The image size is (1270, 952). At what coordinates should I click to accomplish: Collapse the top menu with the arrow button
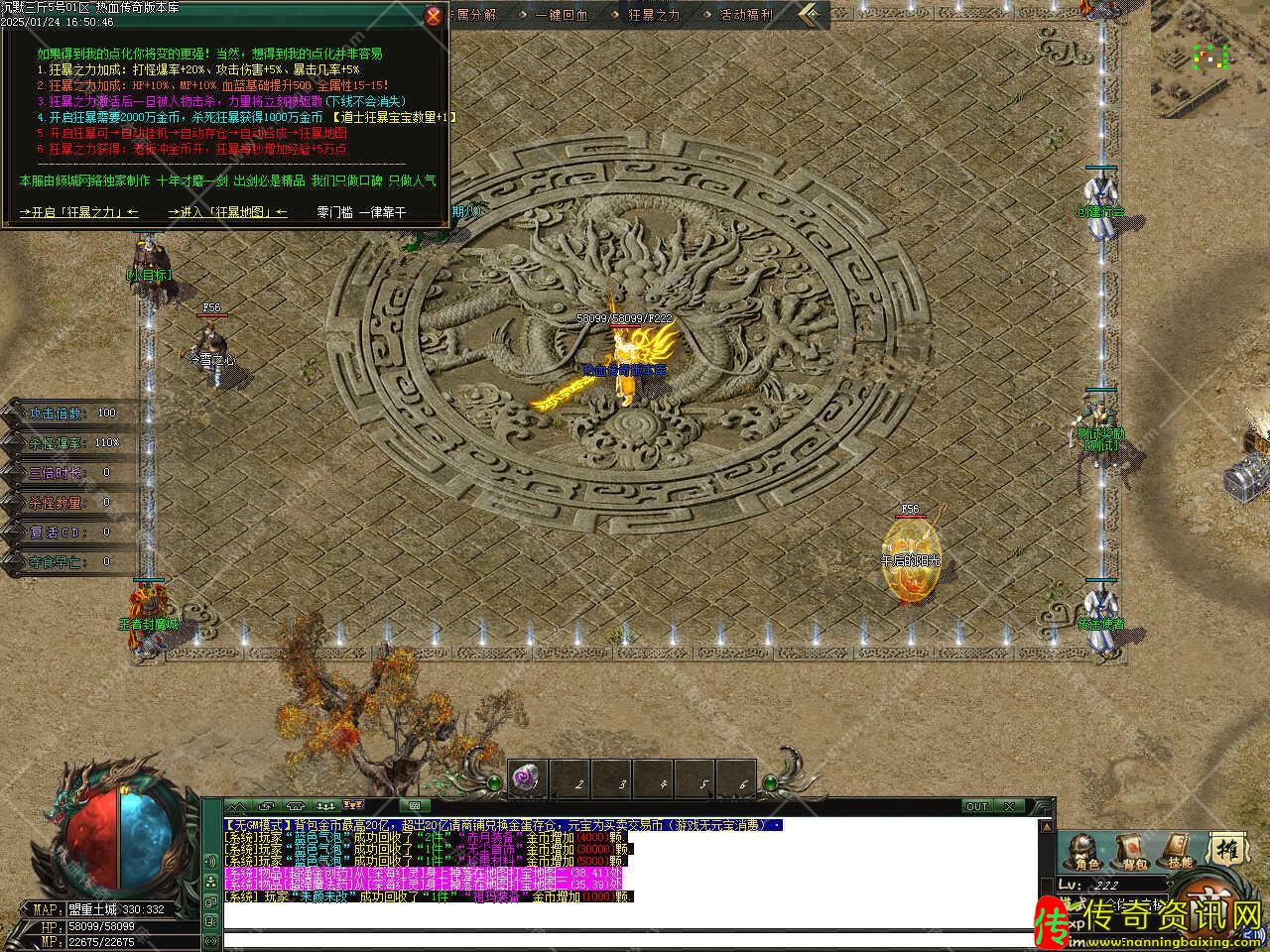point(814,14)
